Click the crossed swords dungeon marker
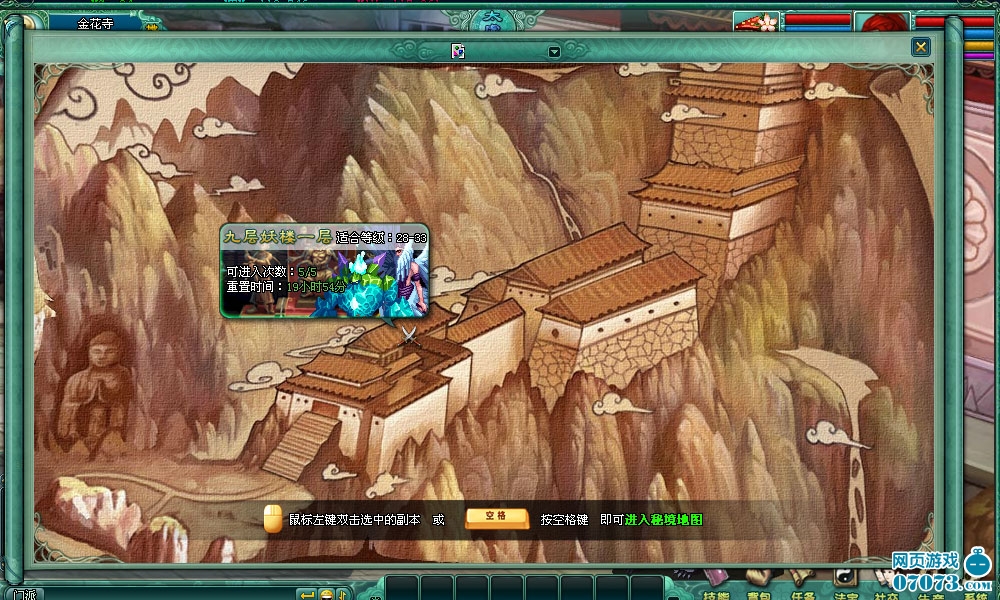 pos(409,335)
